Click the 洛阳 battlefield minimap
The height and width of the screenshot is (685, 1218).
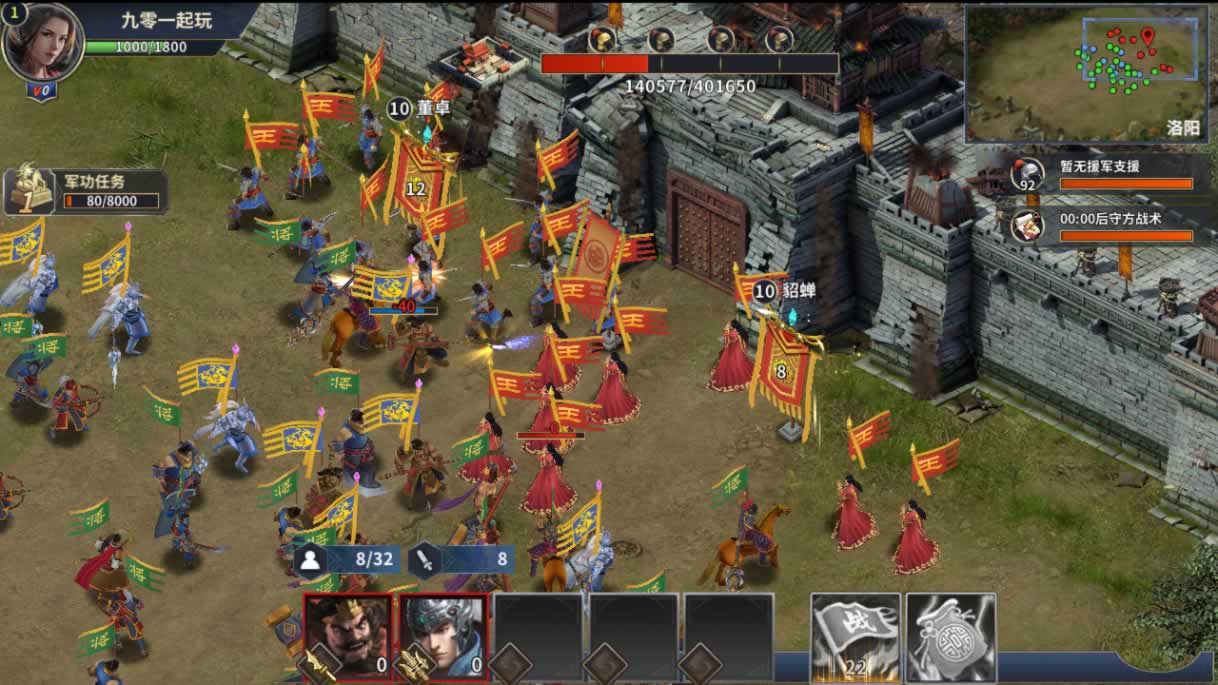point(1088,74)
